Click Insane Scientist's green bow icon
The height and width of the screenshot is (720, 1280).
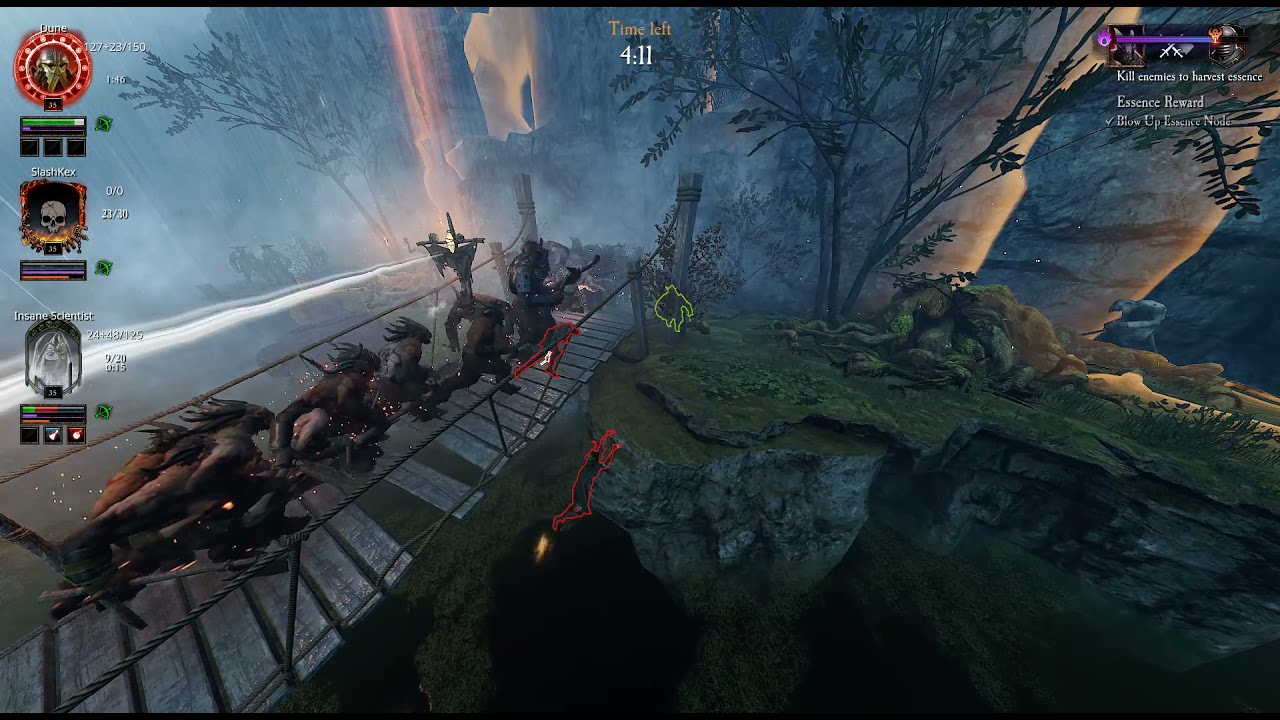pyautogui.click(x=103, y=412)
